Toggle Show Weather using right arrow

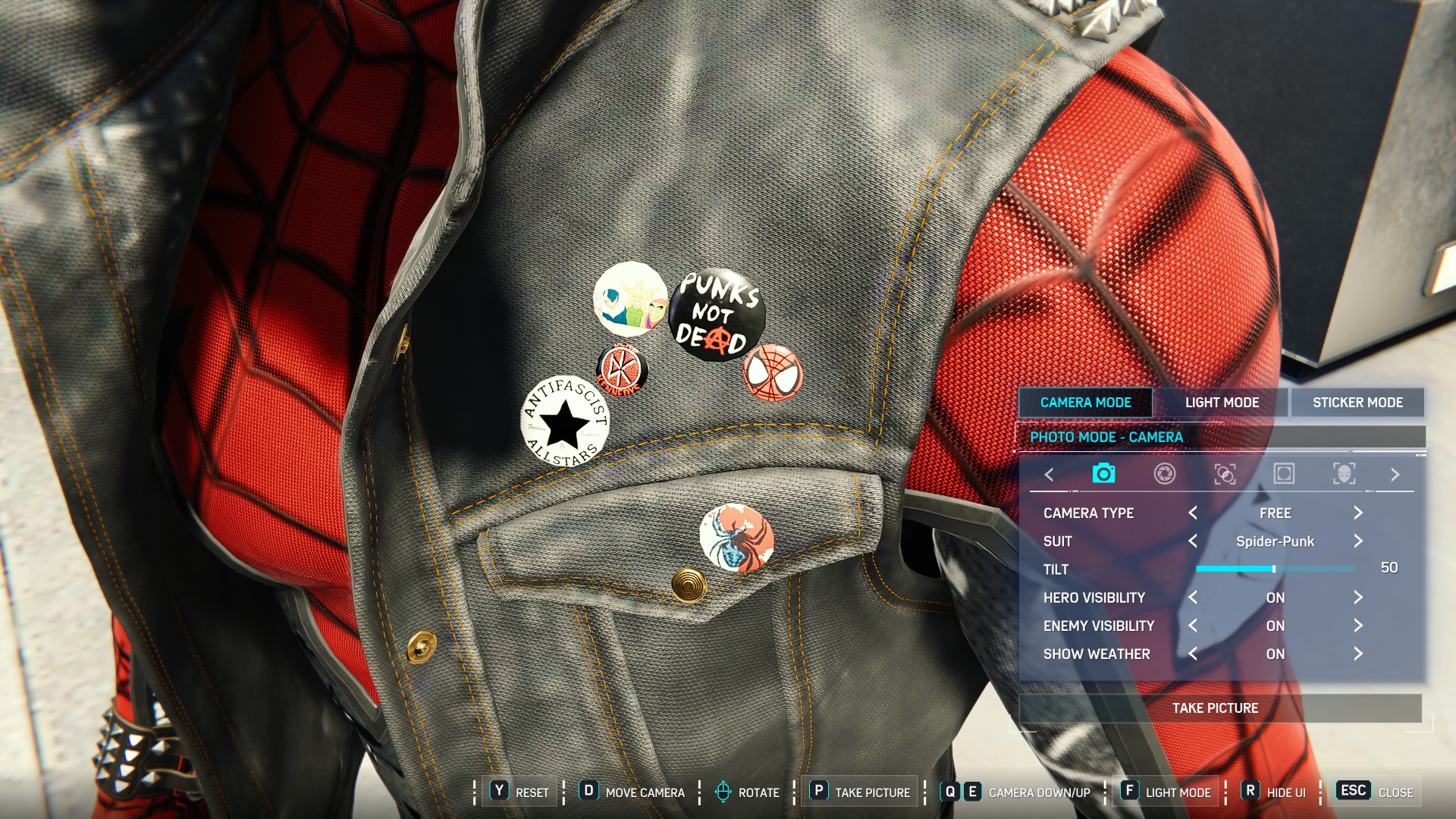click(1358, 654)
